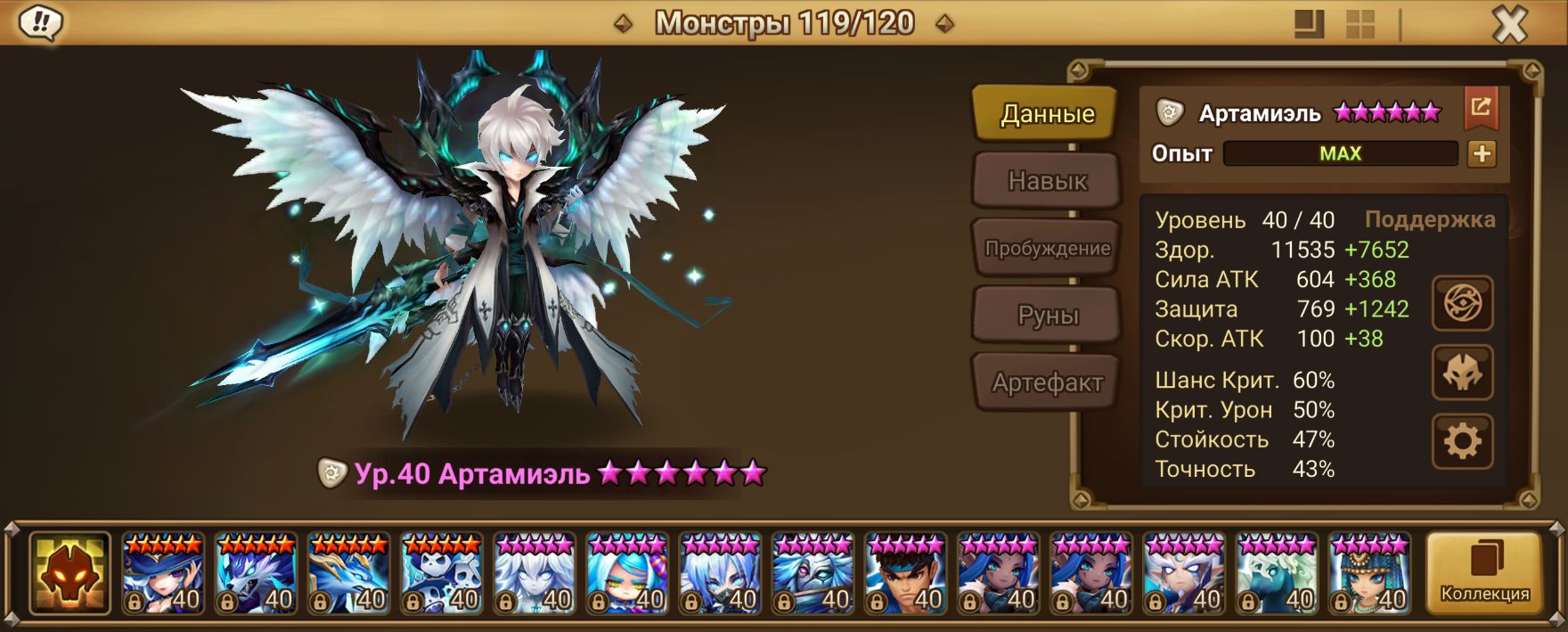Click the golden monster mask filter icon

(69, 573)
